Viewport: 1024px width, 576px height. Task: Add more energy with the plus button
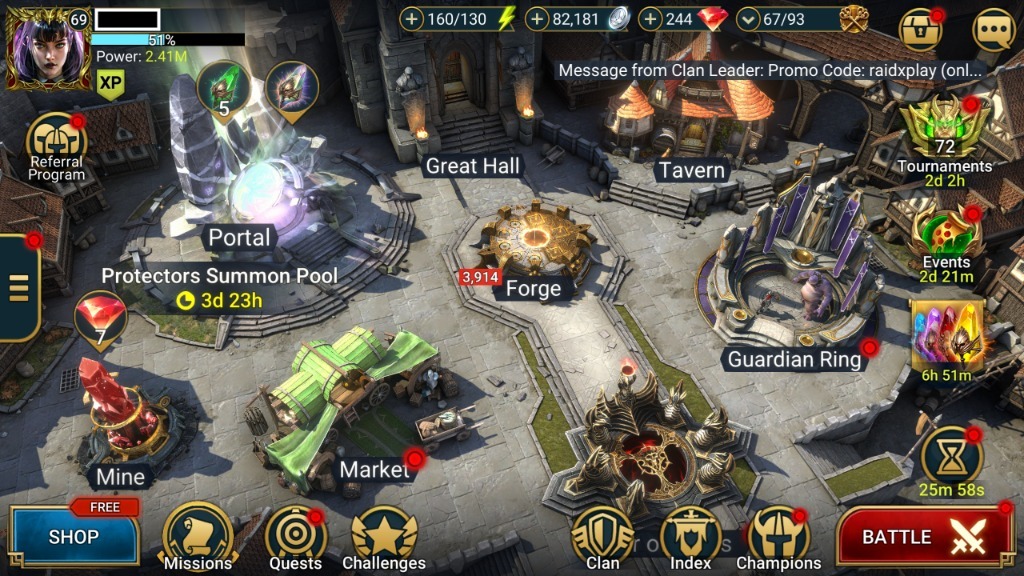(x=411, y=19)
